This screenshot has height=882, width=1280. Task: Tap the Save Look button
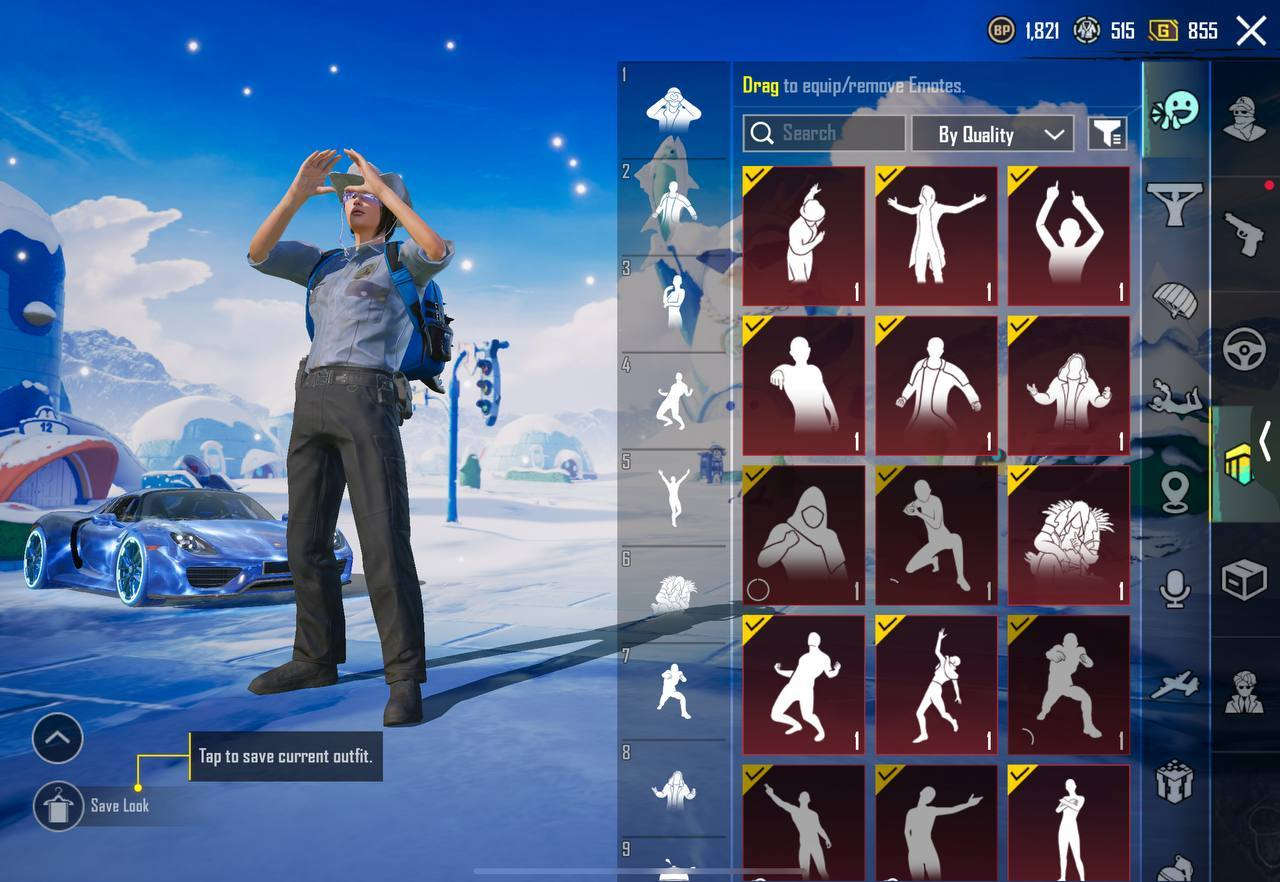tap(58, 807)
